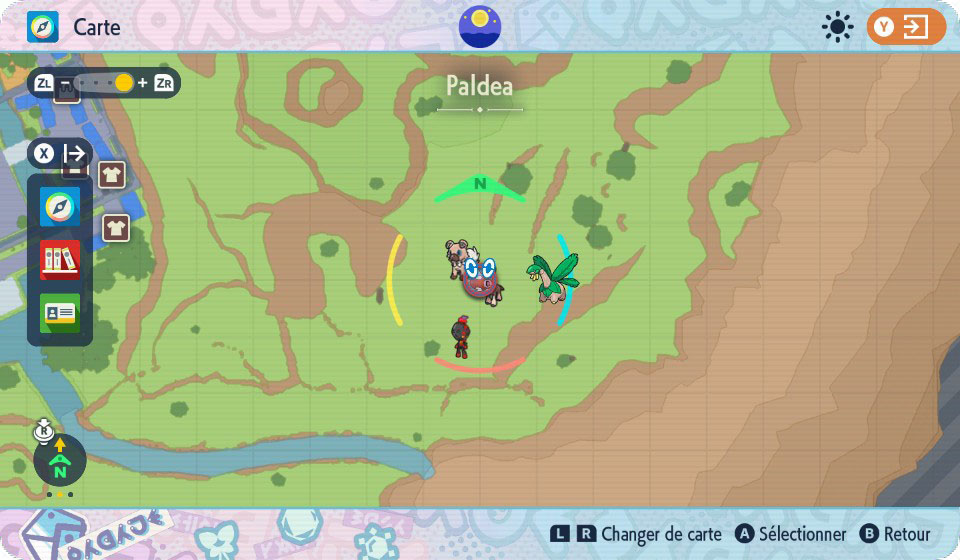Zoom out with the minus sign
960x560 pixels.
click(x=65, y=83)
